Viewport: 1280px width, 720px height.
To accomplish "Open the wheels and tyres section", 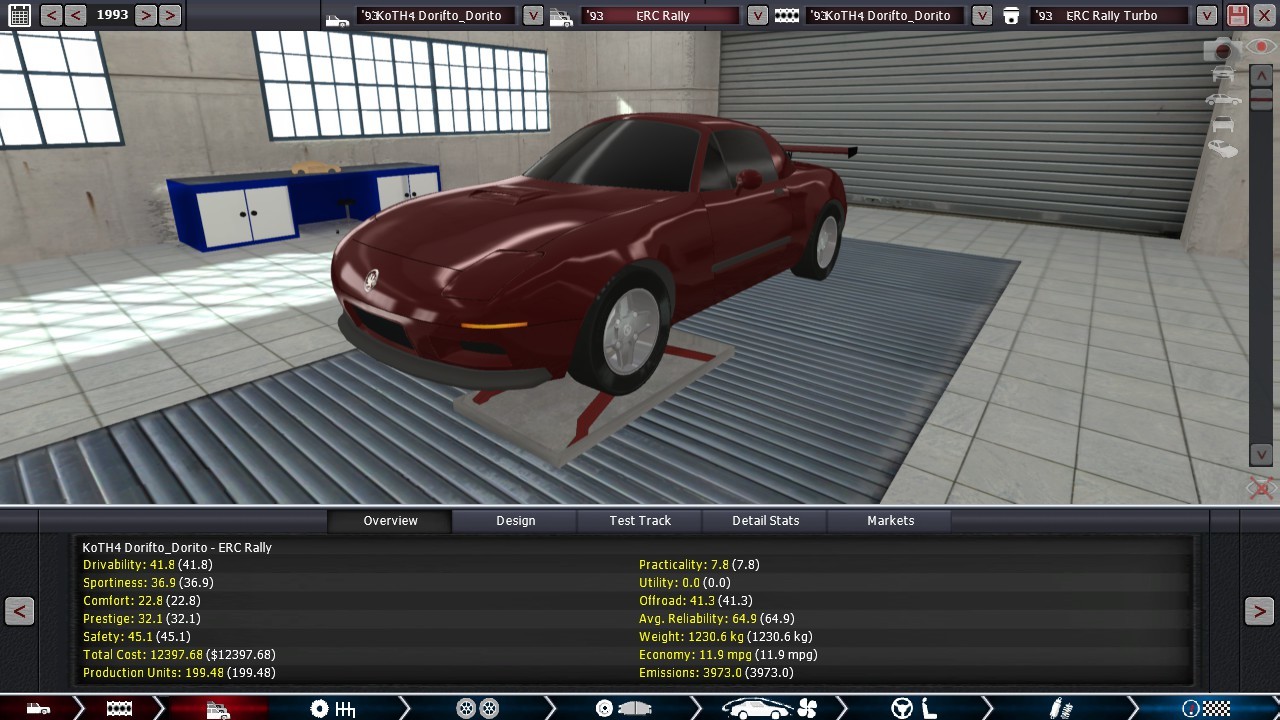I will pyautogui.click(x=477, y=709).
